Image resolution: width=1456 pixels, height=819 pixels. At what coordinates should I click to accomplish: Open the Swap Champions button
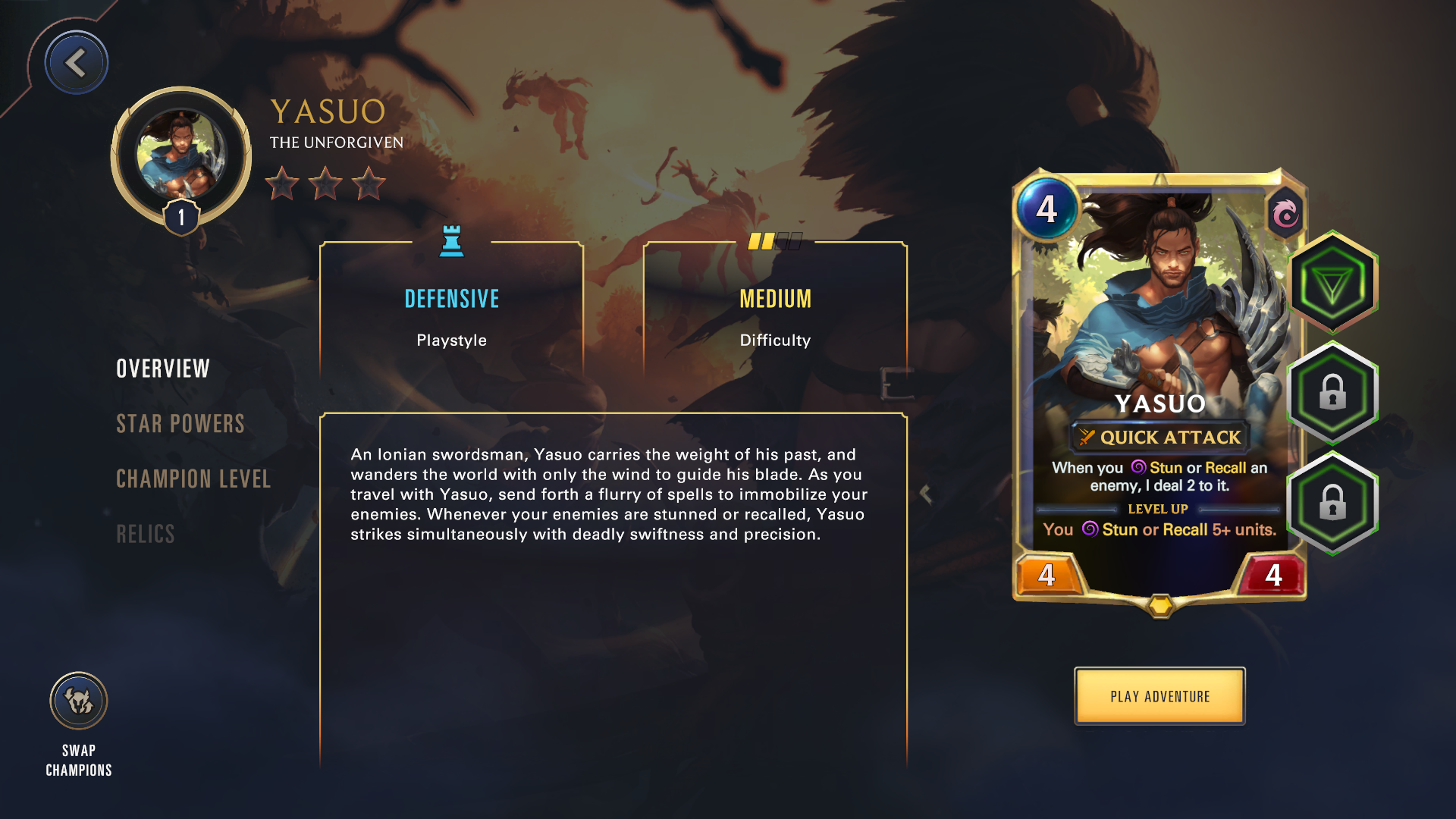[79, 701]
